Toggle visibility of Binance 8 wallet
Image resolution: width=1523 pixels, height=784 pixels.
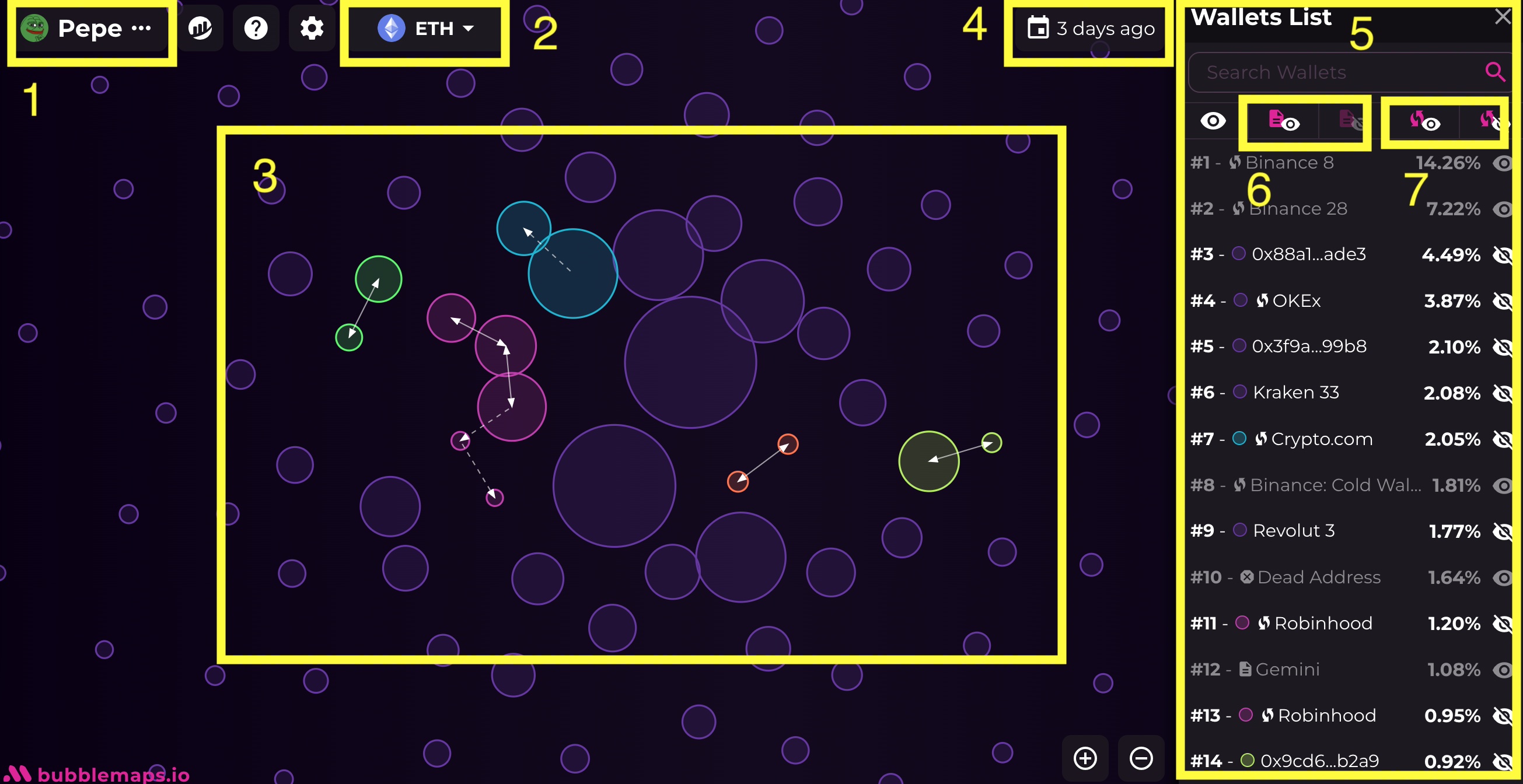tap(1502, 163)
